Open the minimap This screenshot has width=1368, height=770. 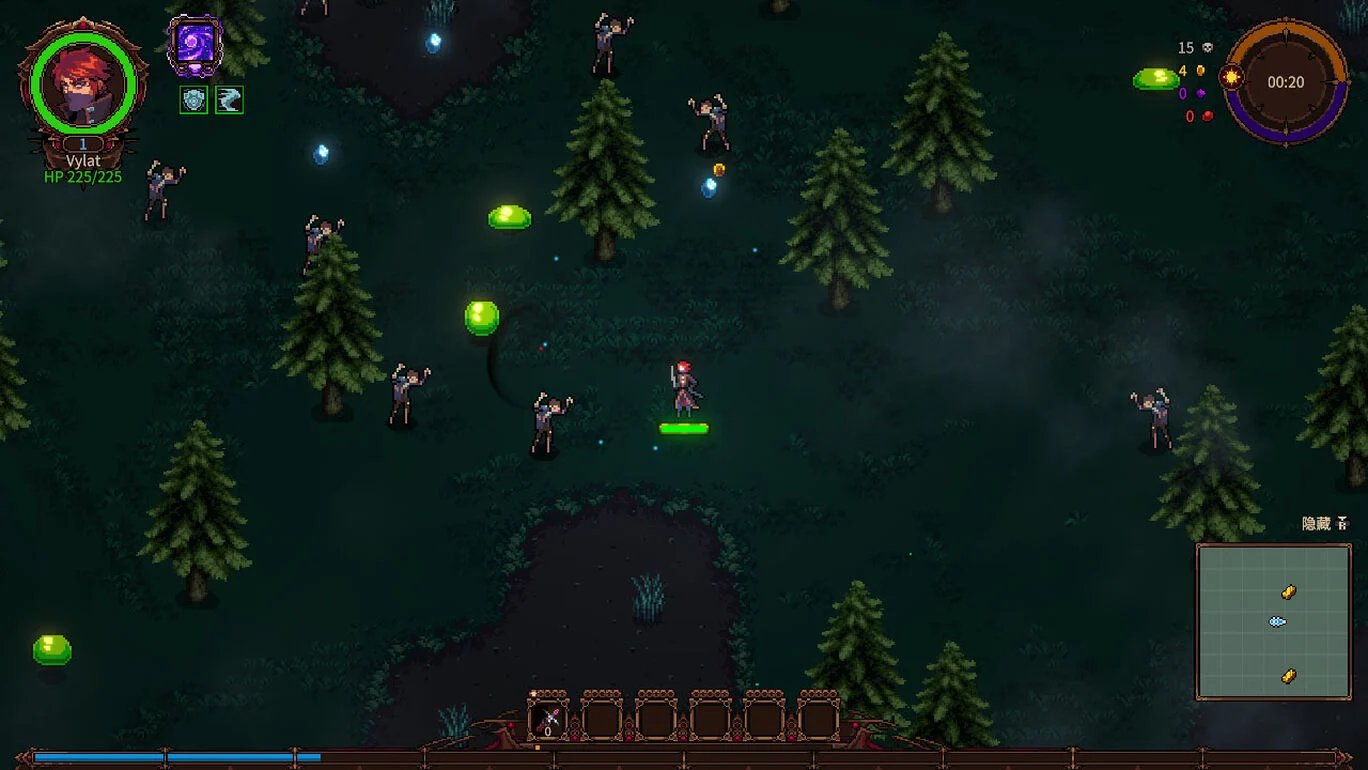[x=1273, y=621]
